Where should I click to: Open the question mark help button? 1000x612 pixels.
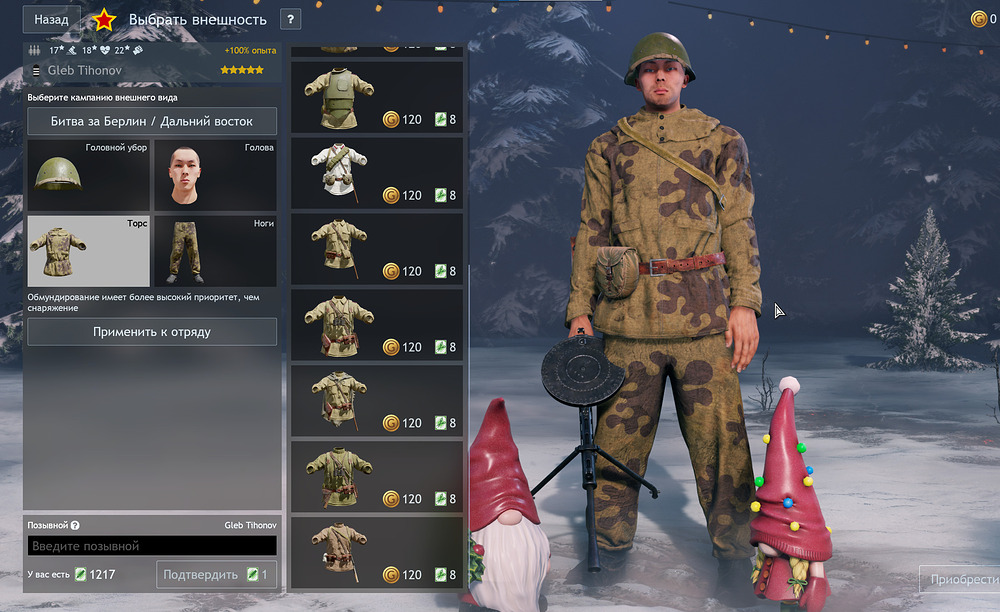pos(290,19)
